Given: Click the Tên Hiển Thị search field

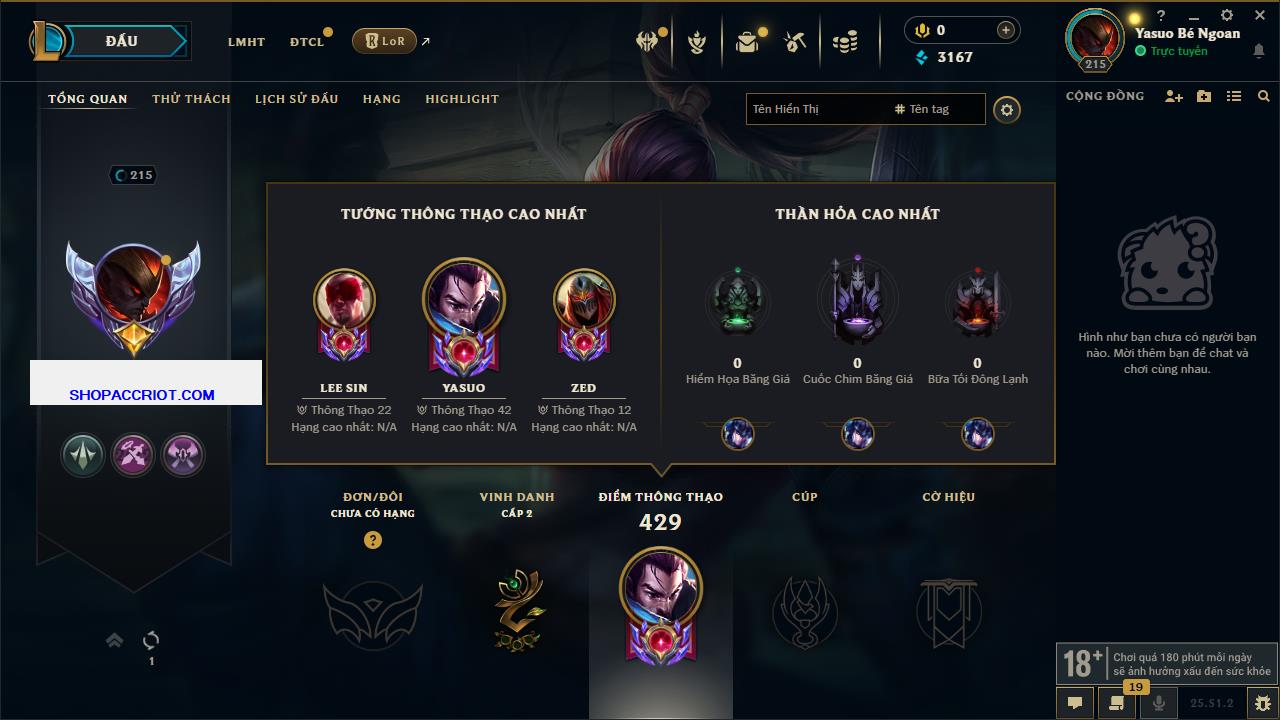Looking at the screenshot, I should (x=815, y=109).
